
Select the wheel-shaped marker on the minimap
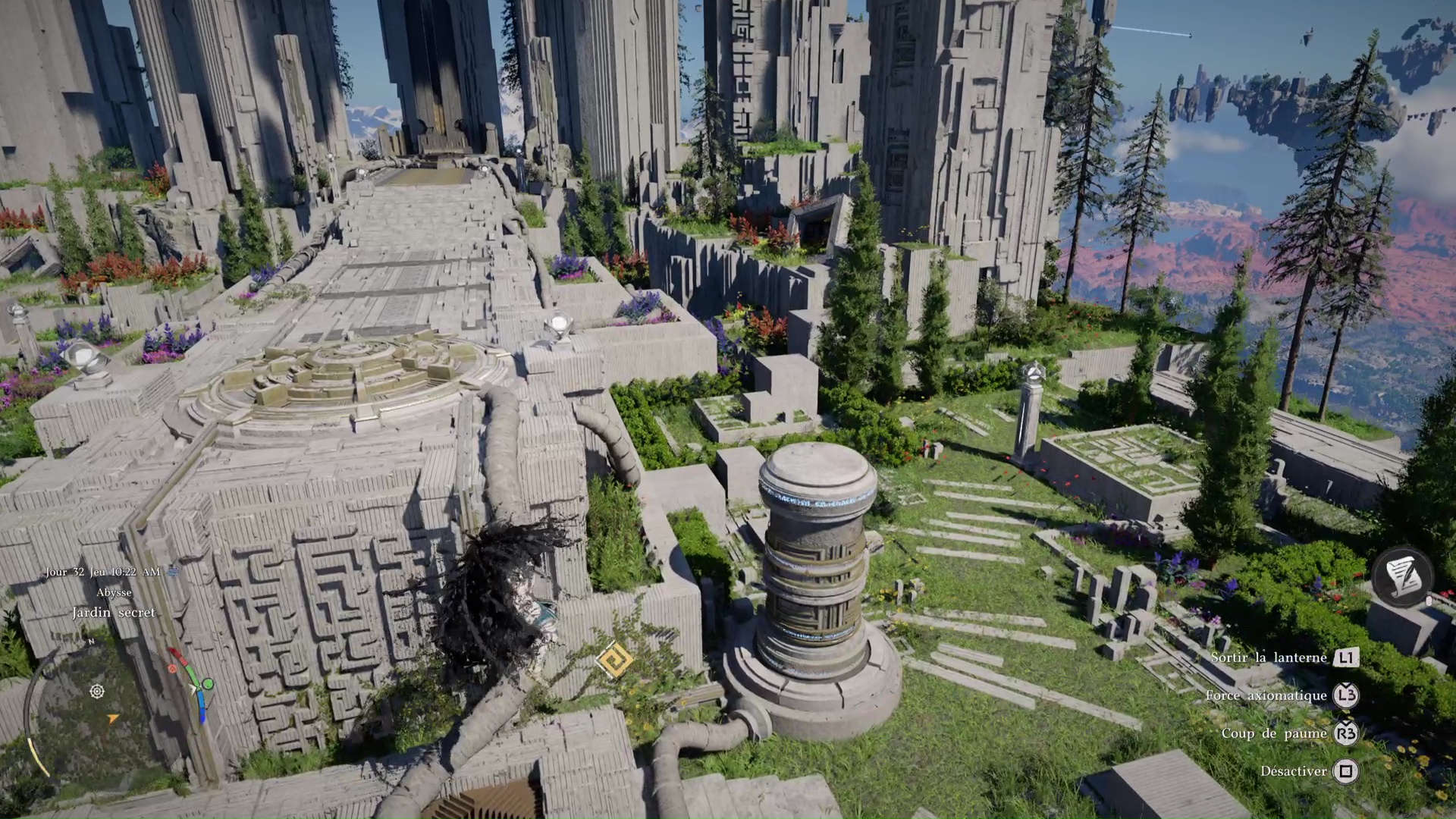coord(97,692)
